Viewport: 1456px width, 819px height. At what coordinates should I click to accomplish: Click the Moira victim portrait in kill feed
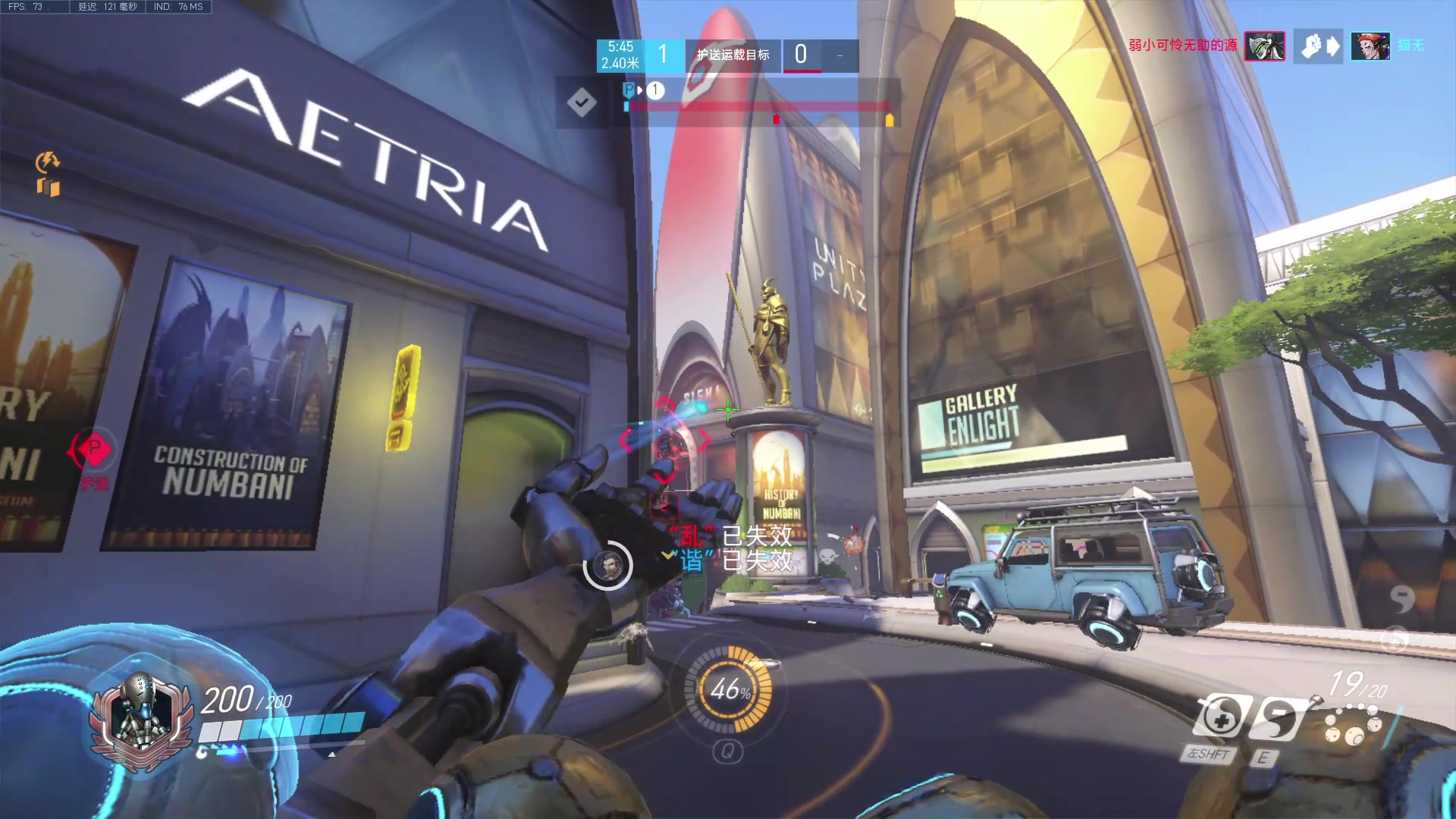[1370, 46]
